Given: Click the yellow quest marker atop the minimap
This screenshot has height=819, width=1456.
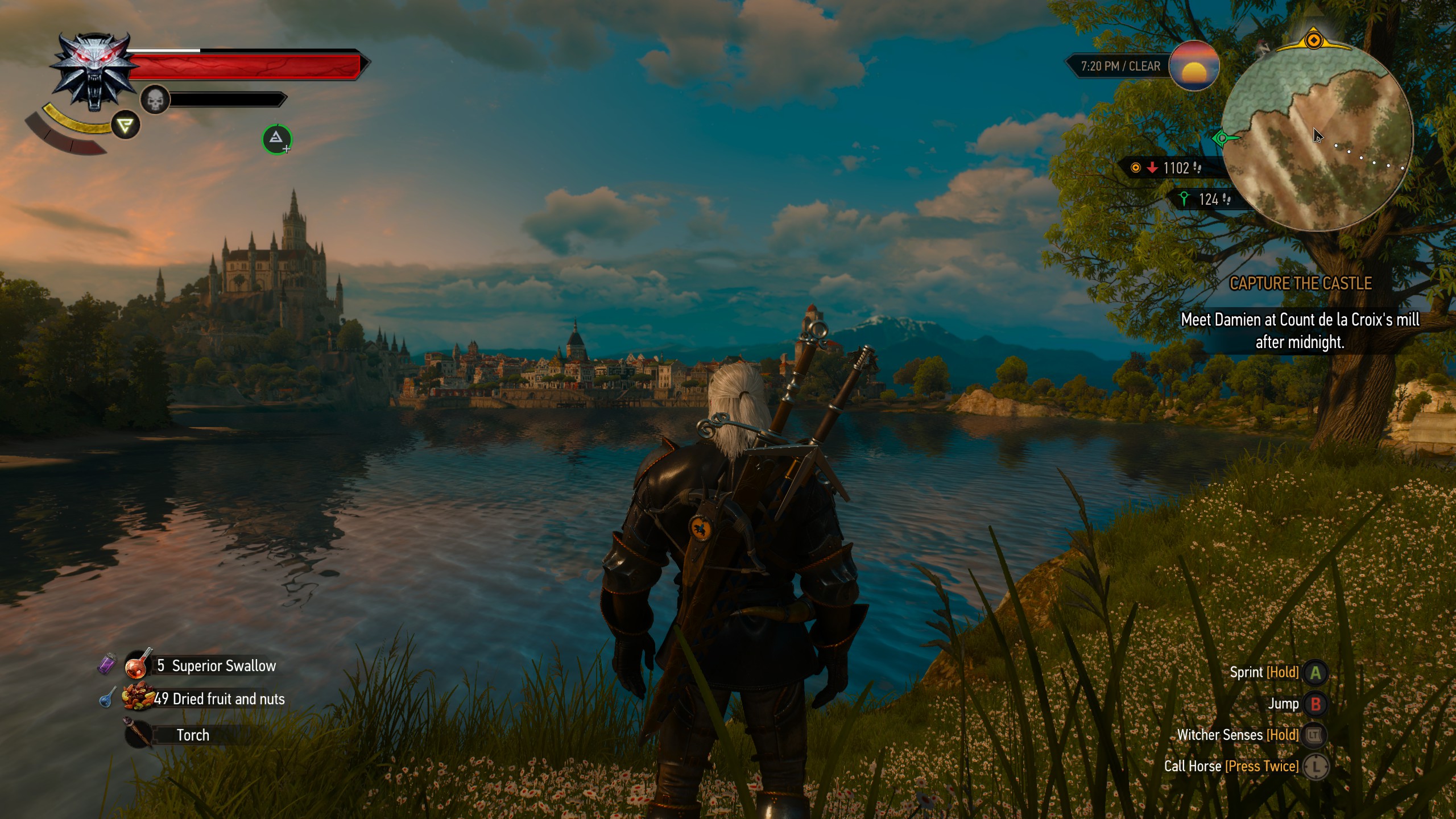Looking at the screenshot, I should pos(1314,40).
